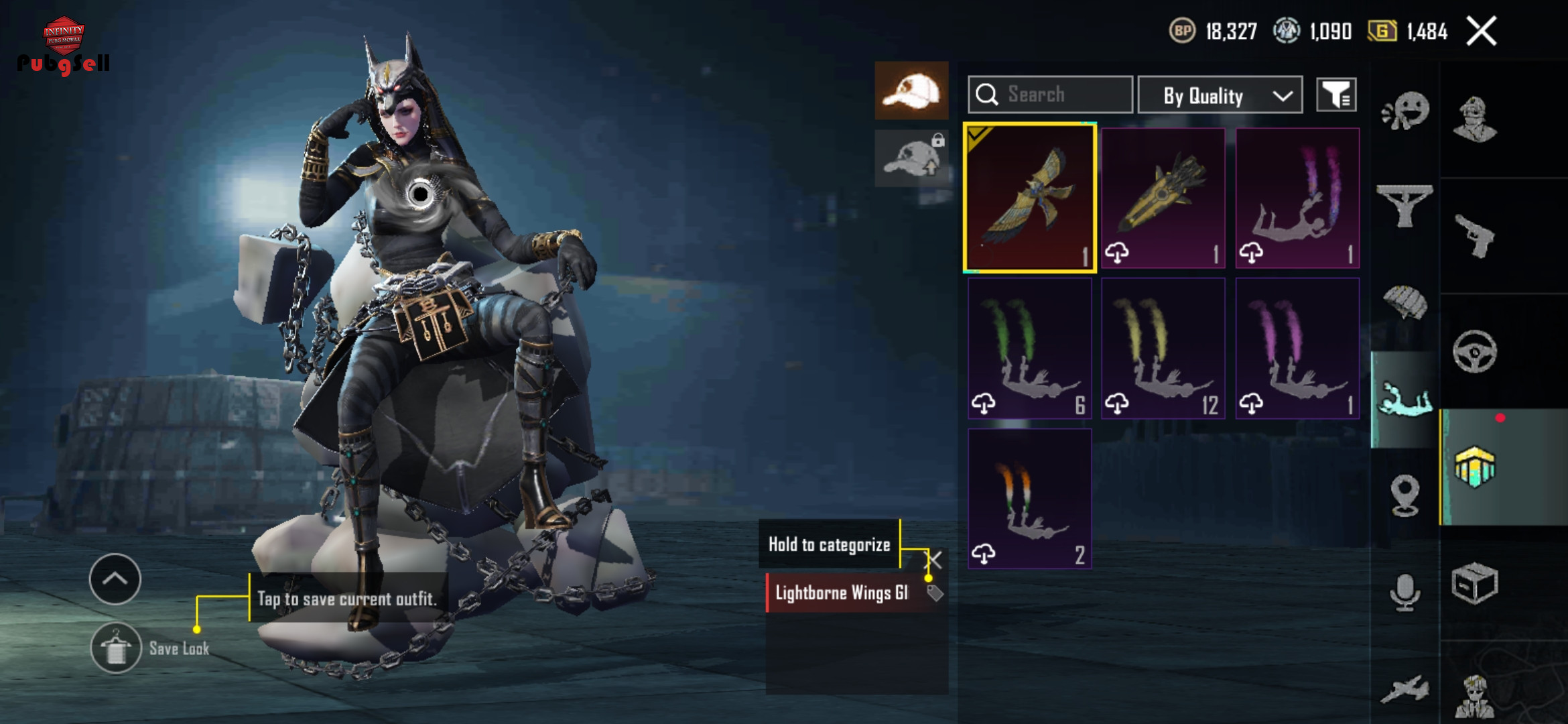The height and width of the screenshot is (724, 1568).
Task: Close the inventory with the X button
Action: click(x=1481, y=31)
